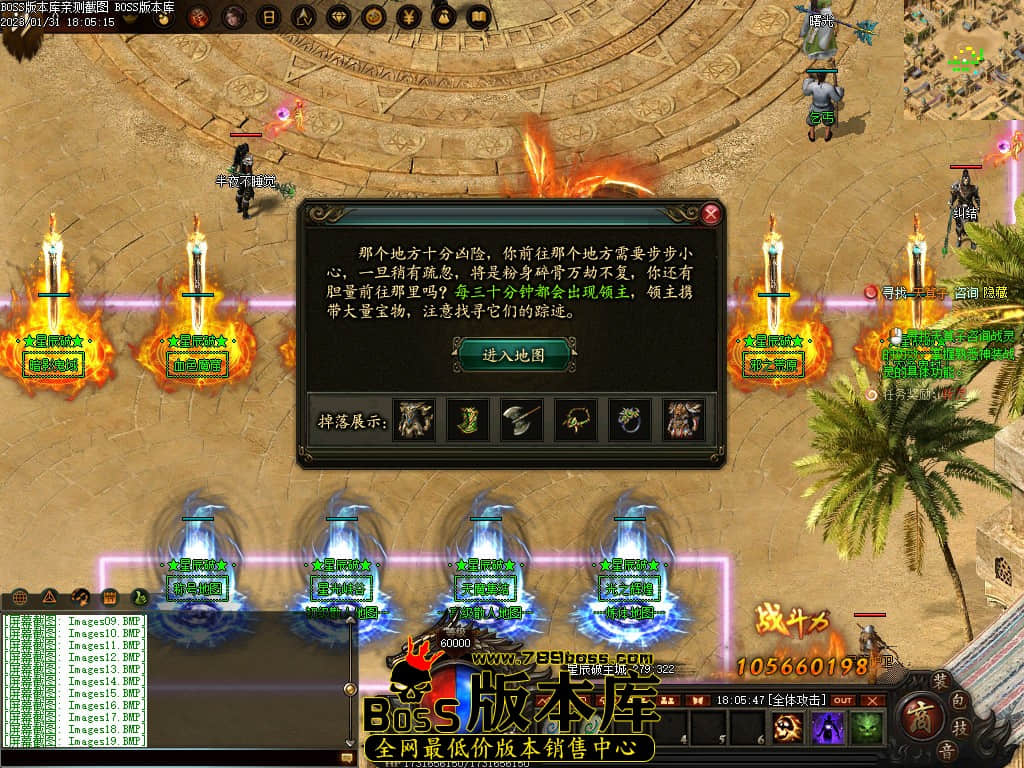Open equipment with the 装 button
Screen dimensions: 1024x768
click(941, 678)
